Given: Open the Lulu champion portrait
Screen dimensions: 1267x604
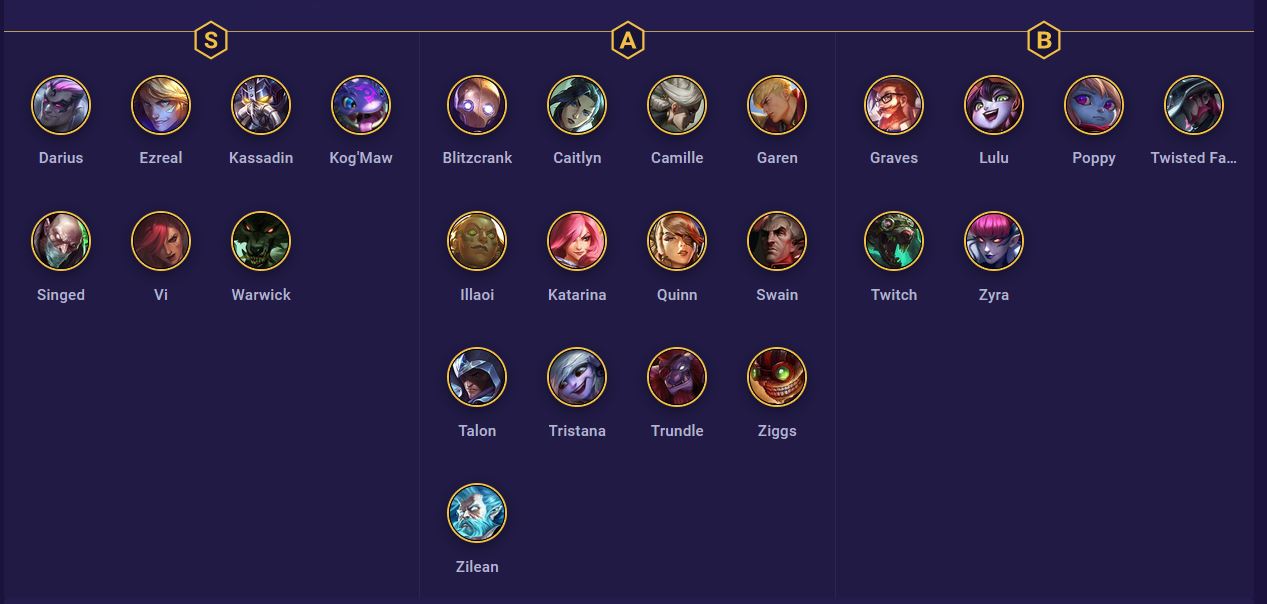Looking at the screenshot, I should [994, 105].
